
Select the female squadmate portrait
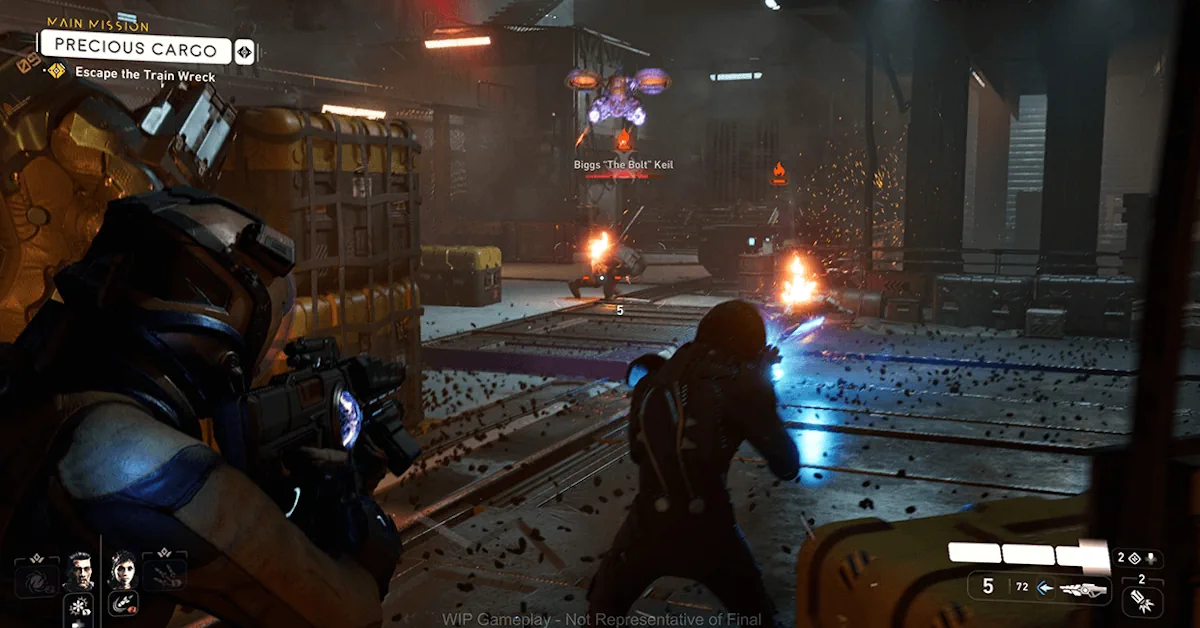click(123, 571)
